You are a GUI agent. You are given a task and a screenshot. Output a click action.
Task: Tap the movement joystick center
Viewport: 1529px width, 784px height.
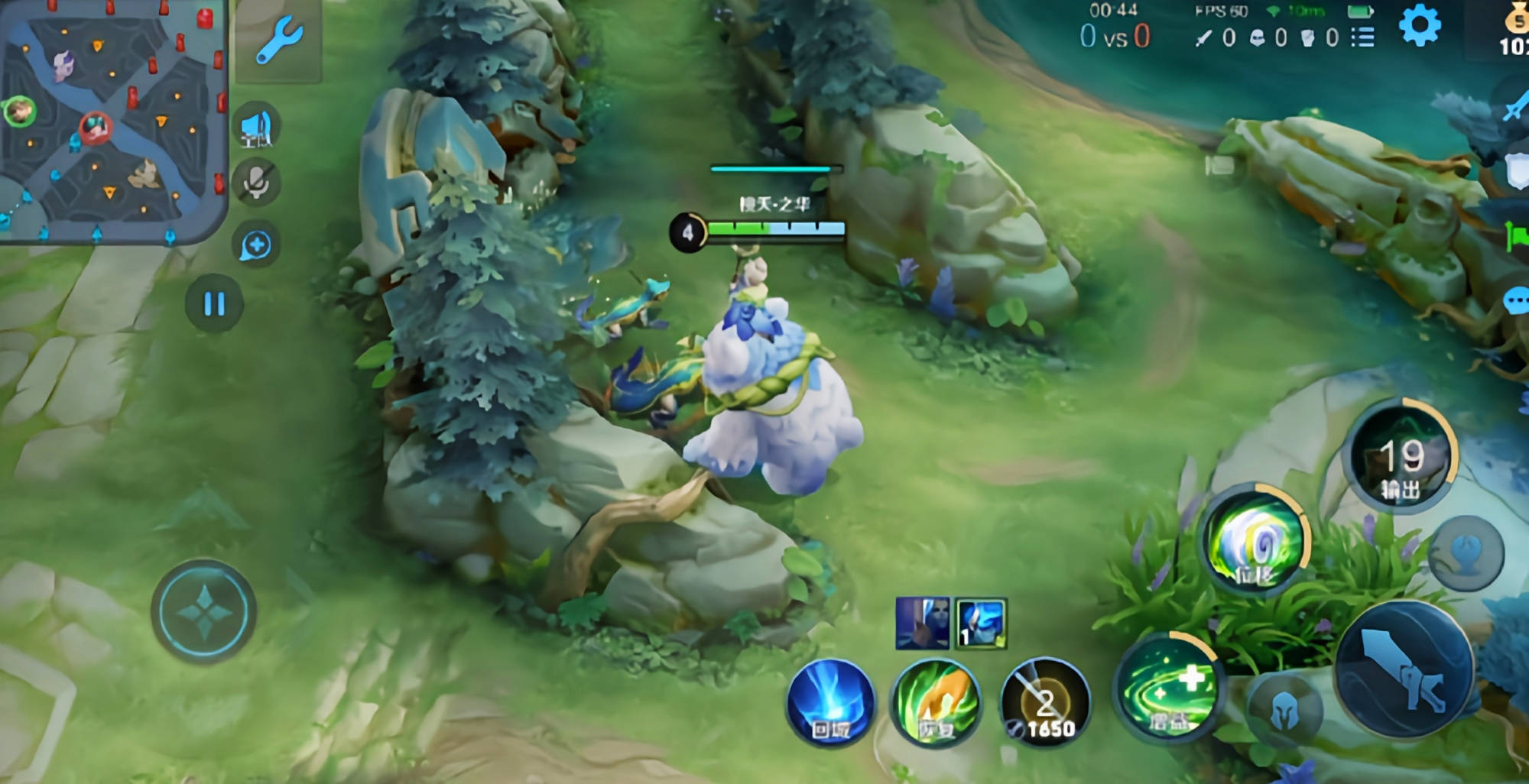203,611
